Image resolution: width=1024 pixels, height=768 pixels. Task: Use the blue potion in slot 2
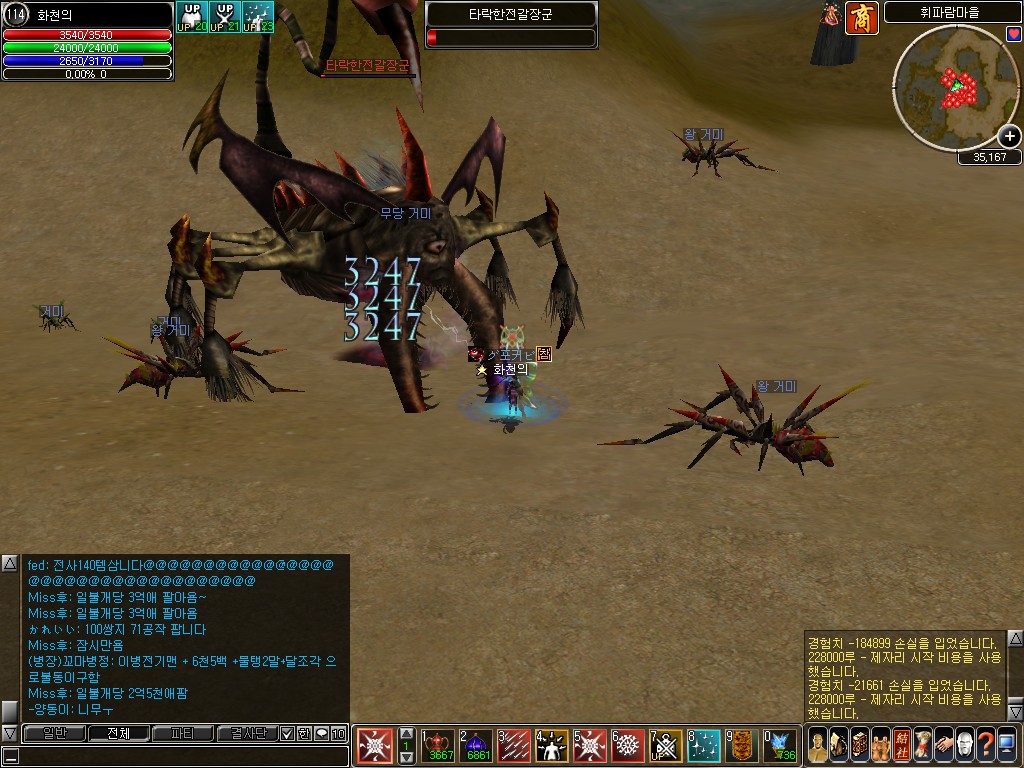click(x=476, y=746)
